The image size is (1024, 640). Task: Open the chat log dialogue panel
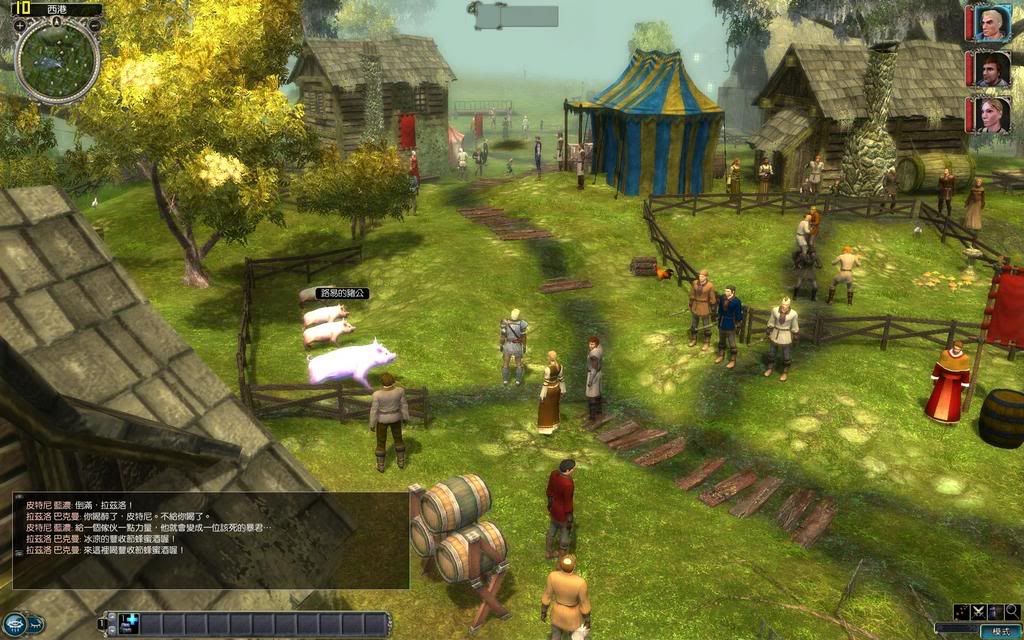(210, 540)
